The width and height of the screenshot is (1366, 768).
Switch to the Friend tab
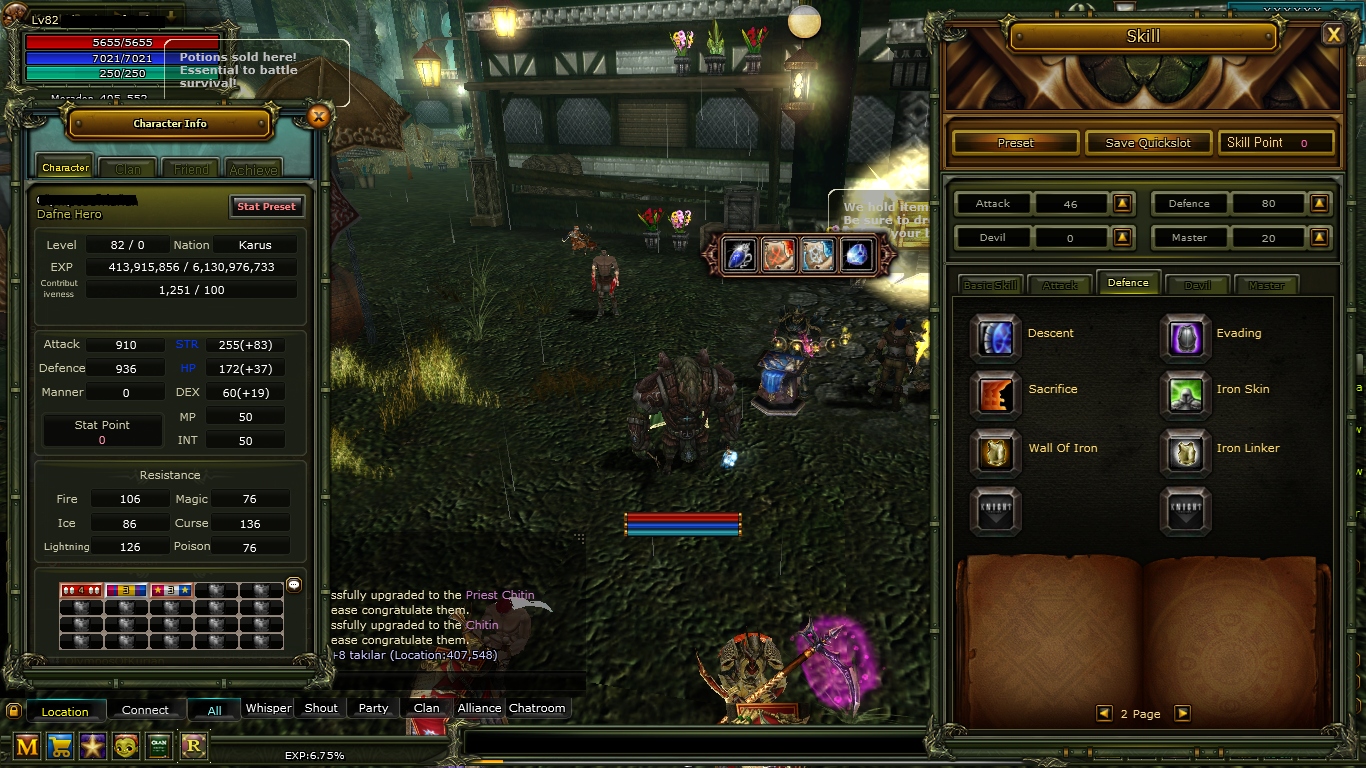(191, 169)
